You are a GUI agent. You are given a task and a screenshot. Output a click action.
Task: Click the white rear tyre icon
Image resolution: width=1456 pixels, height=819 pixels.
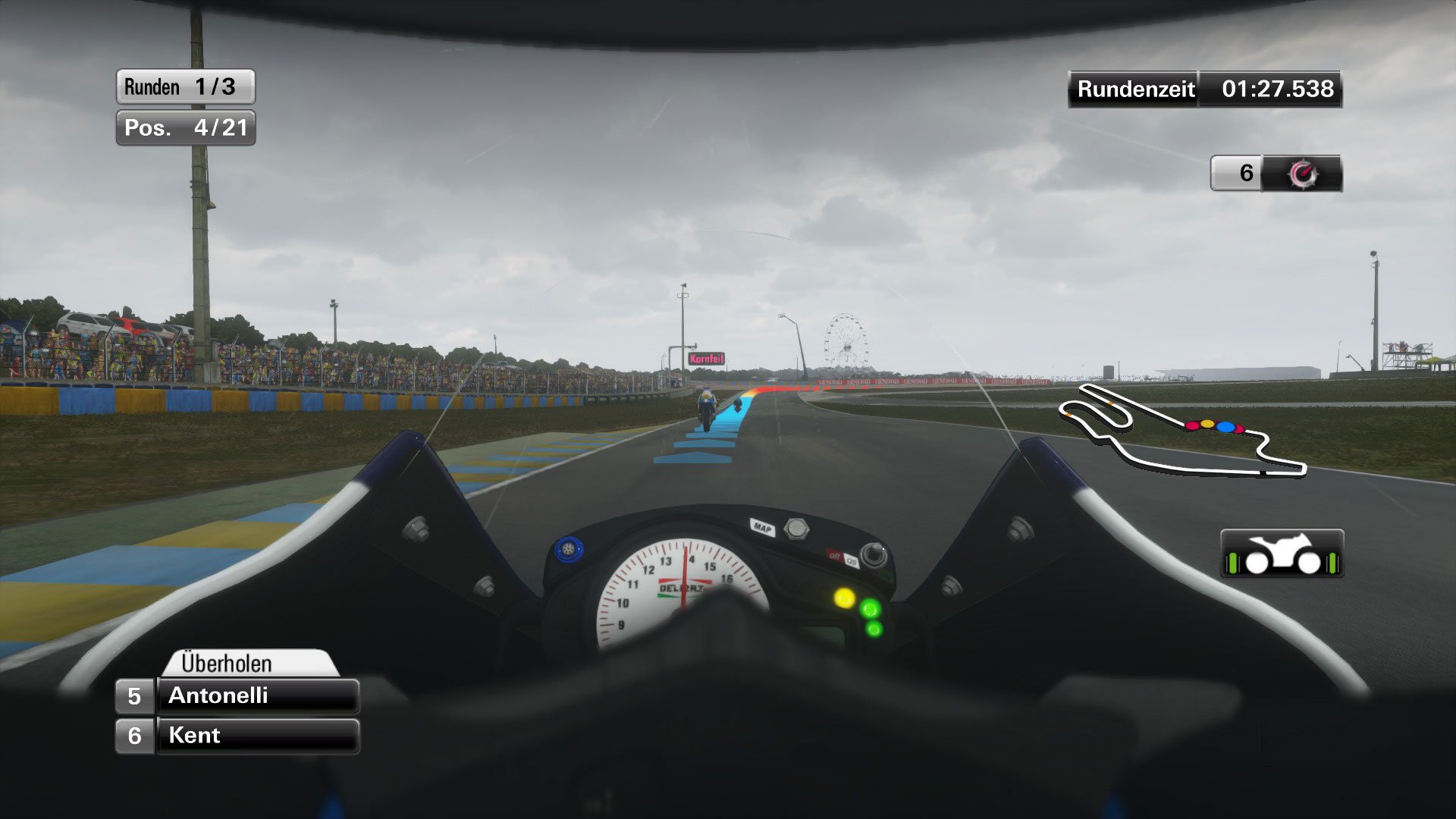[1257, 563]
